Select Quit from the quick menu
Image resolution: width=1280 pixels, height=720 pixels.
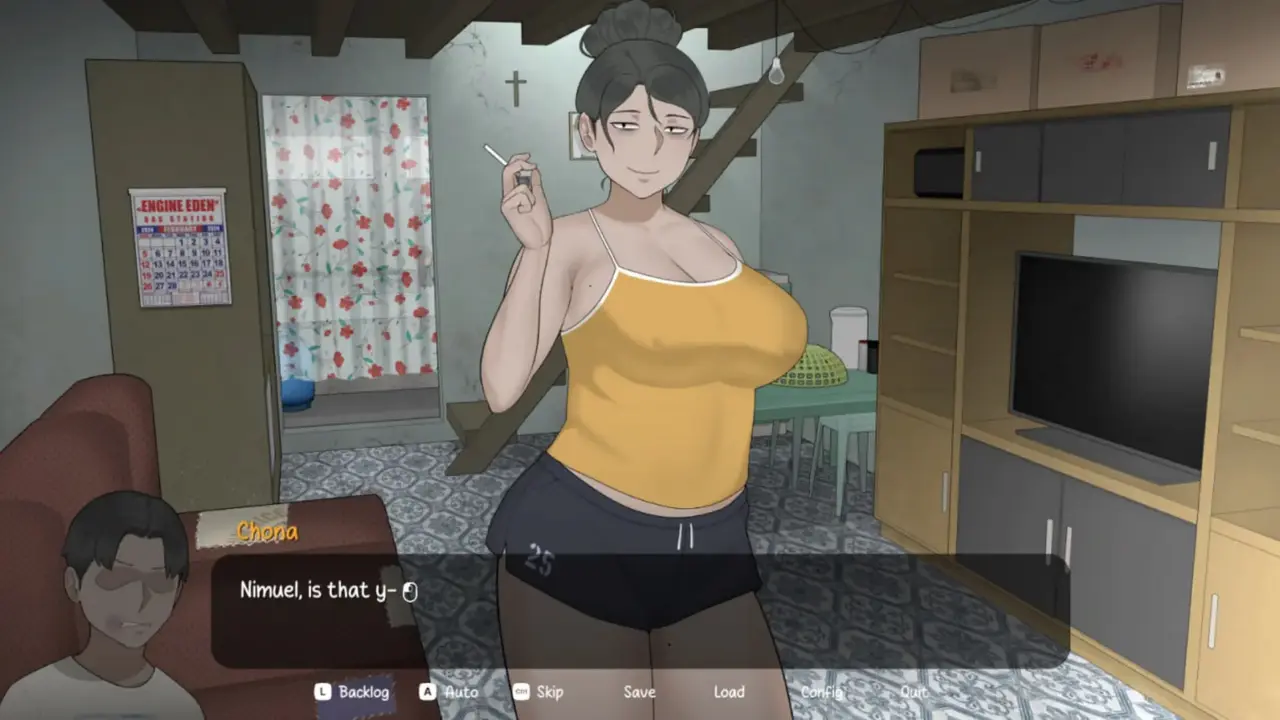[x=912, y=692]
